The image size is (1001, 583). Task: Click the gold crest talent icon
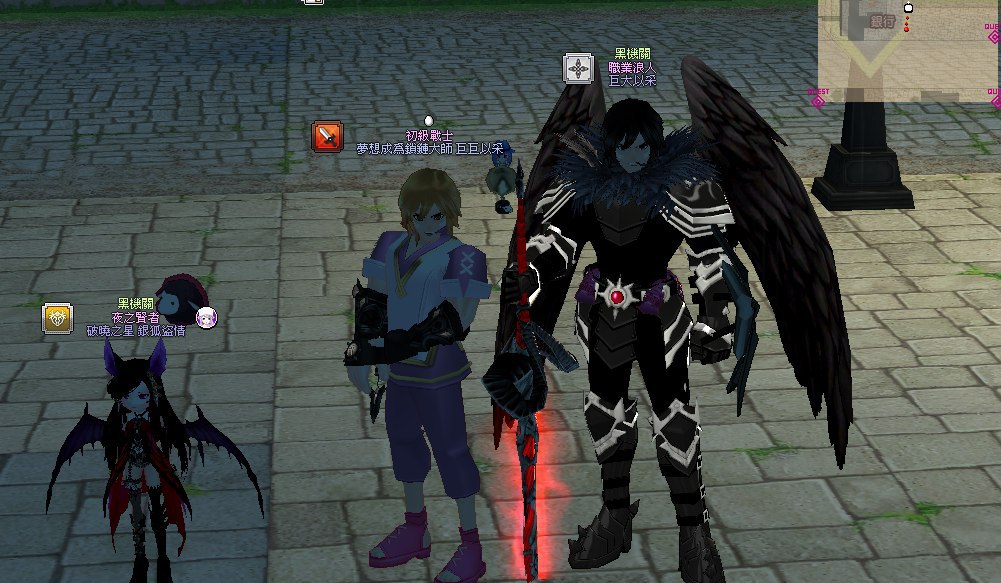point(57,319)
